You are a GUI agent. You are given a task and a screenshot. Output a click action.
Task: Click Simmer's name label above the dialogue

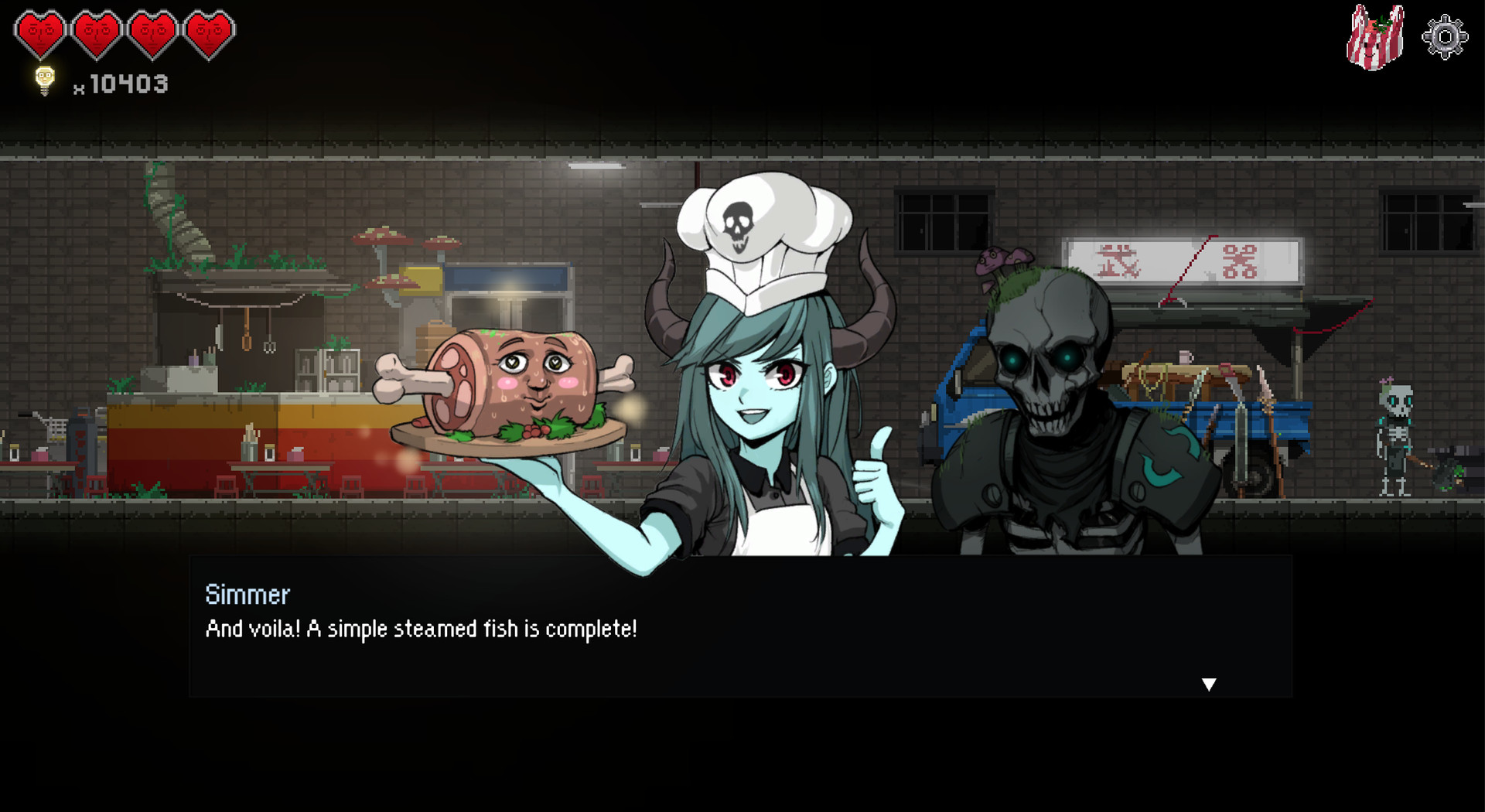click(247, 595)
